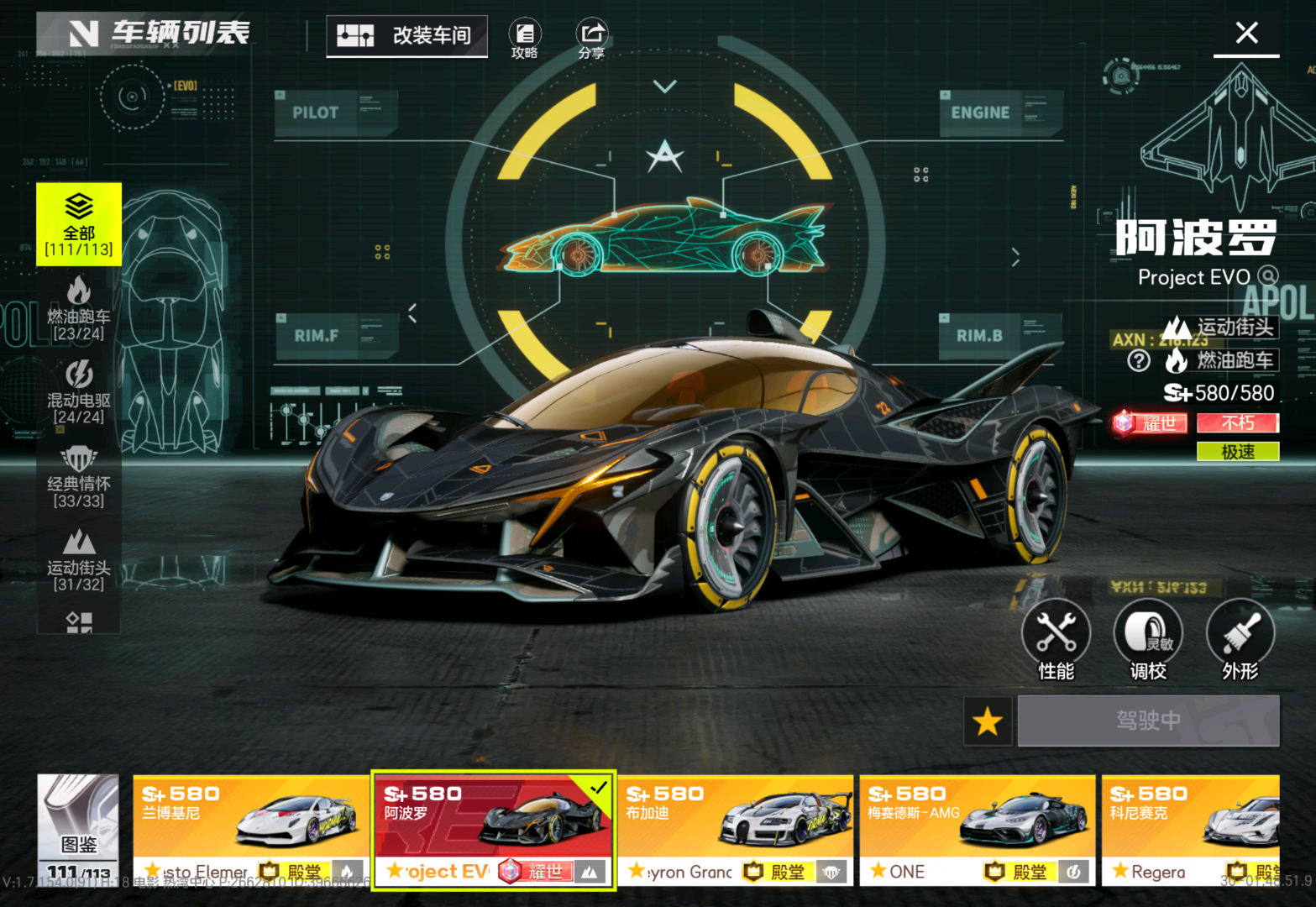
Task: Open the 改装车间 modification workshop
Action: pyautogui.click(x=406, y=35)
